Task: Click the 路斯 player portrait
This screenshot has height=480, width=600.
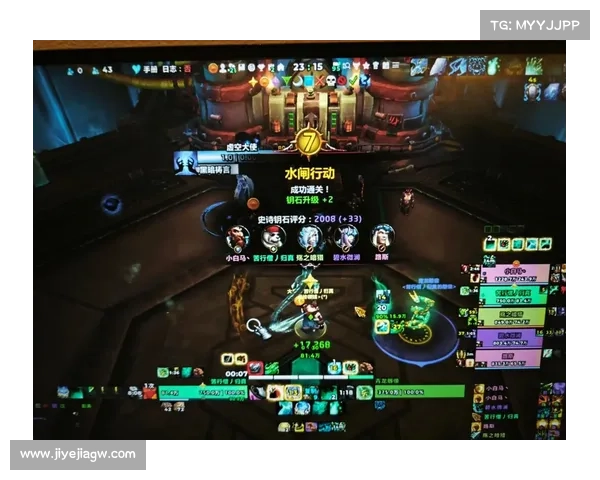Action: tap(382, 238)
